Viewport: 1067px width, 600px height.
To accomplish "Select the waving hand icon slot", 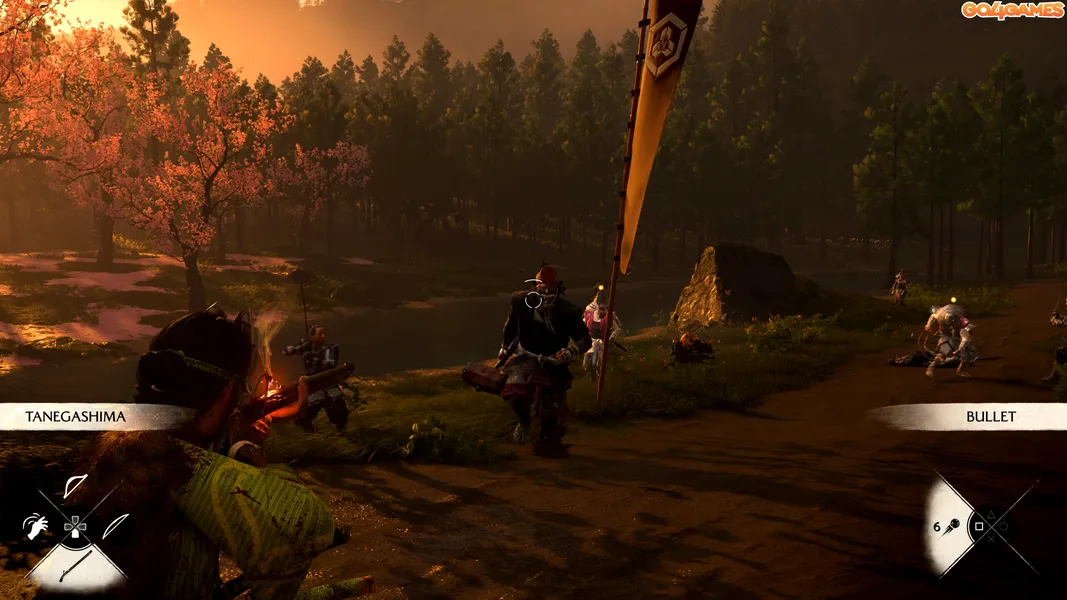I will click(x=35, y=526).
